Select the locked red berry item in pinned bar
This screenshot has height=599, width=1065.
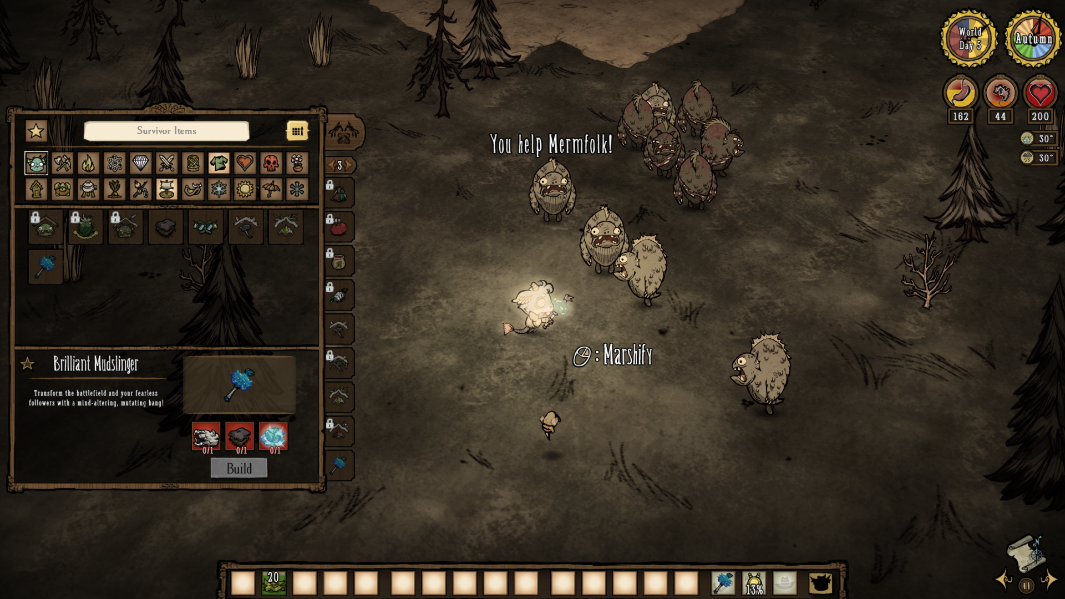[339, 227]
